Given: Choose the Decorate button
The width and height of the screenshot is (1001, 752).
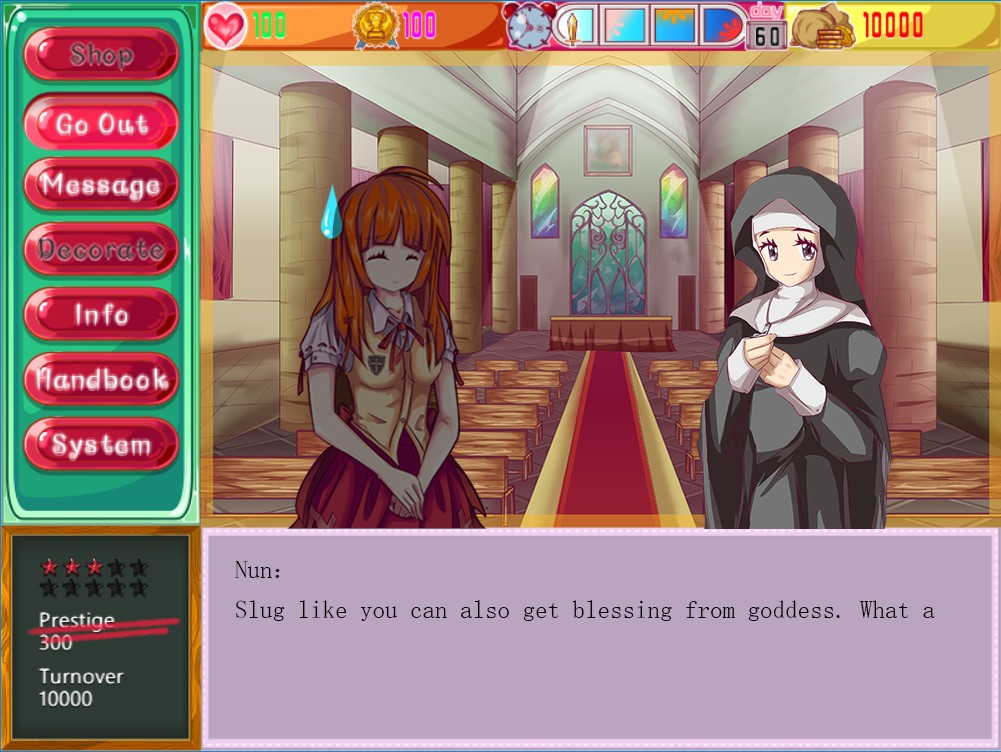Looking at the screenshot, I should click(x=100, y=249).
